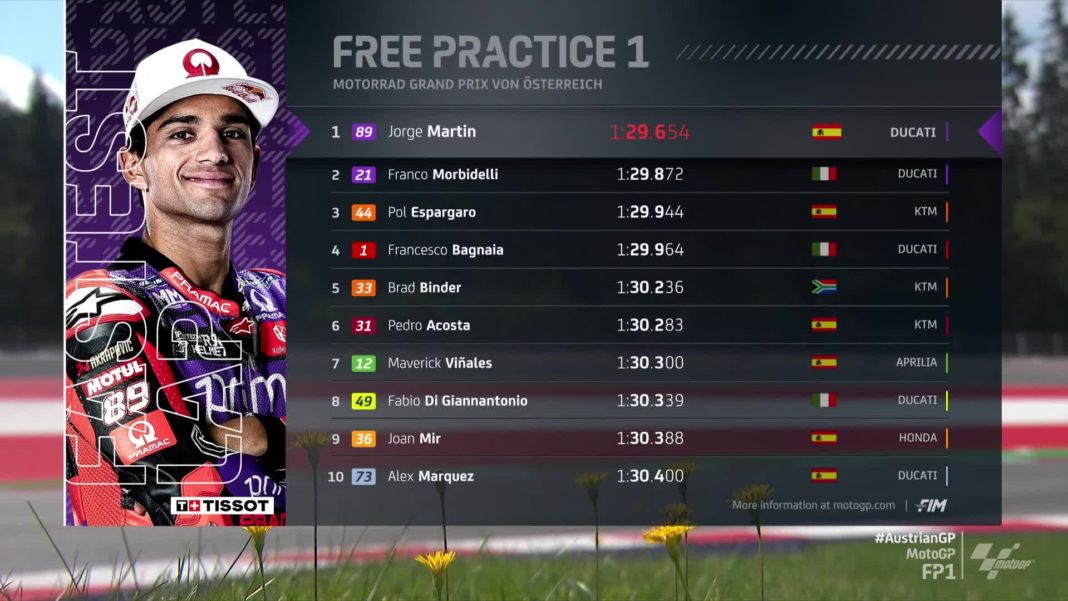
Task: Open Brad Binder's row entry
Action: pos(640,288)
